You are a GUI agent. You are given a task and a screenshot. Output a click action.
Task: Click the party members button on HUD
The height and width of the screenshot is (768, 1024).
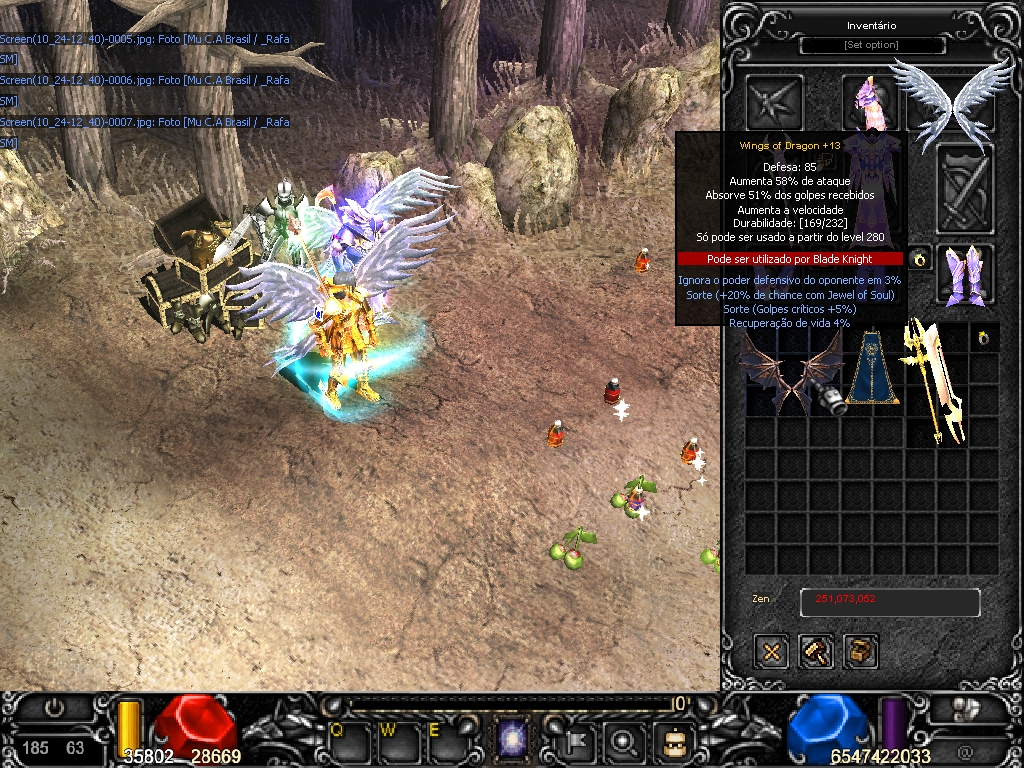pyautogui.click(x=964, y=709)
